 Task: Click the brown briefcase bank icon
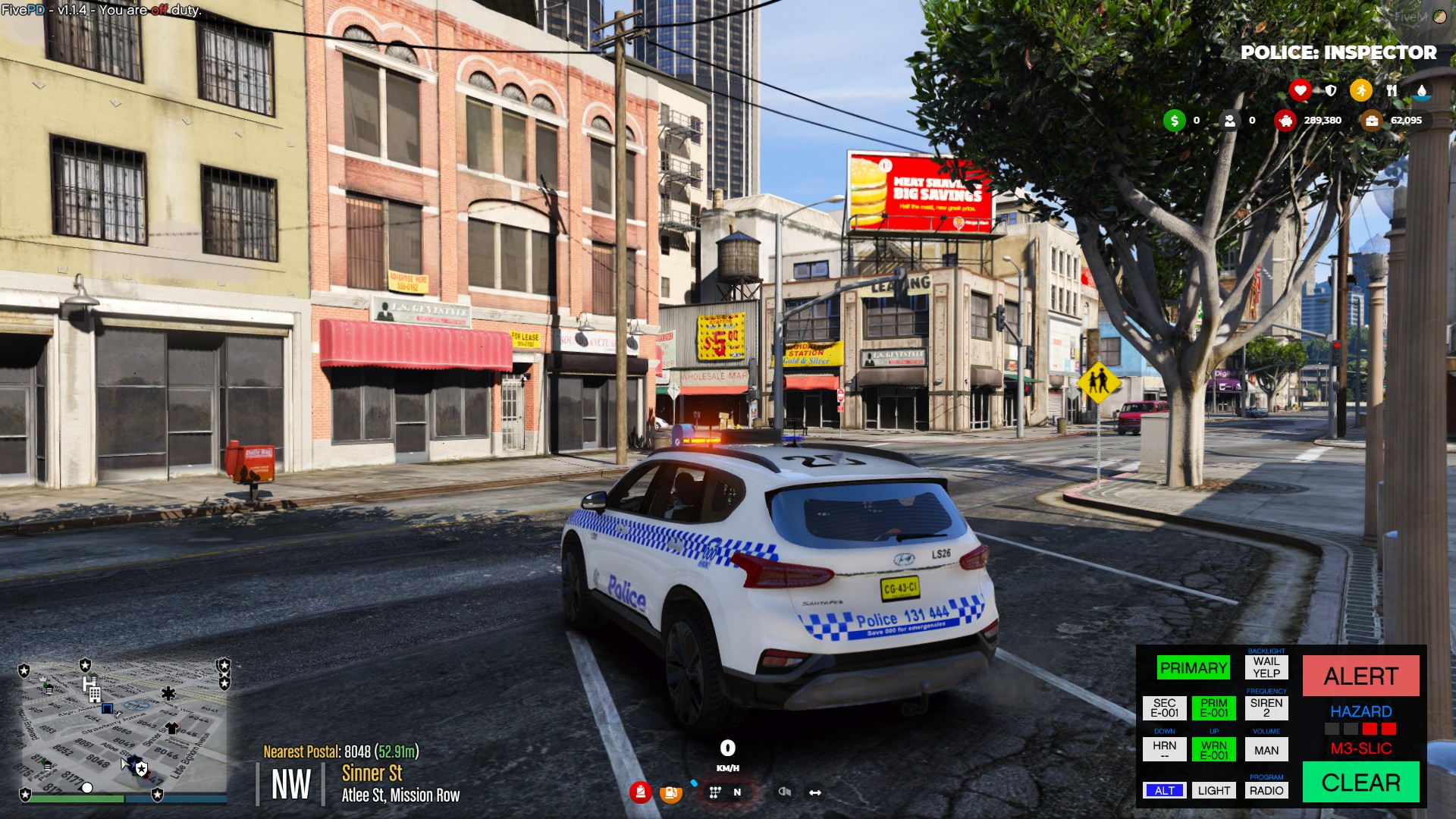pos(1370,121)
